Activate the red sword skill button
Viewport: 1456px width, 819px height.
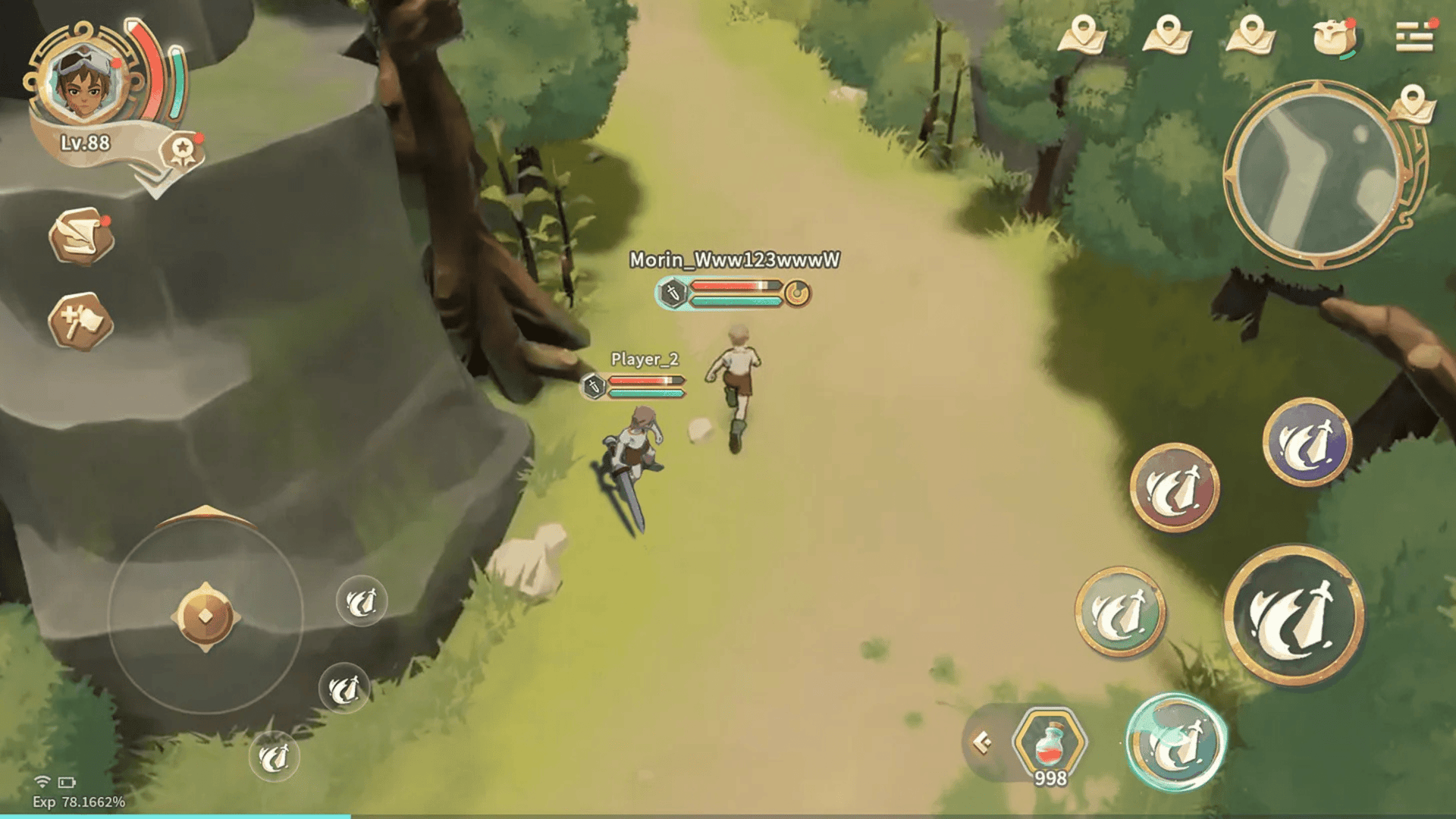(x=1175, y=488)
